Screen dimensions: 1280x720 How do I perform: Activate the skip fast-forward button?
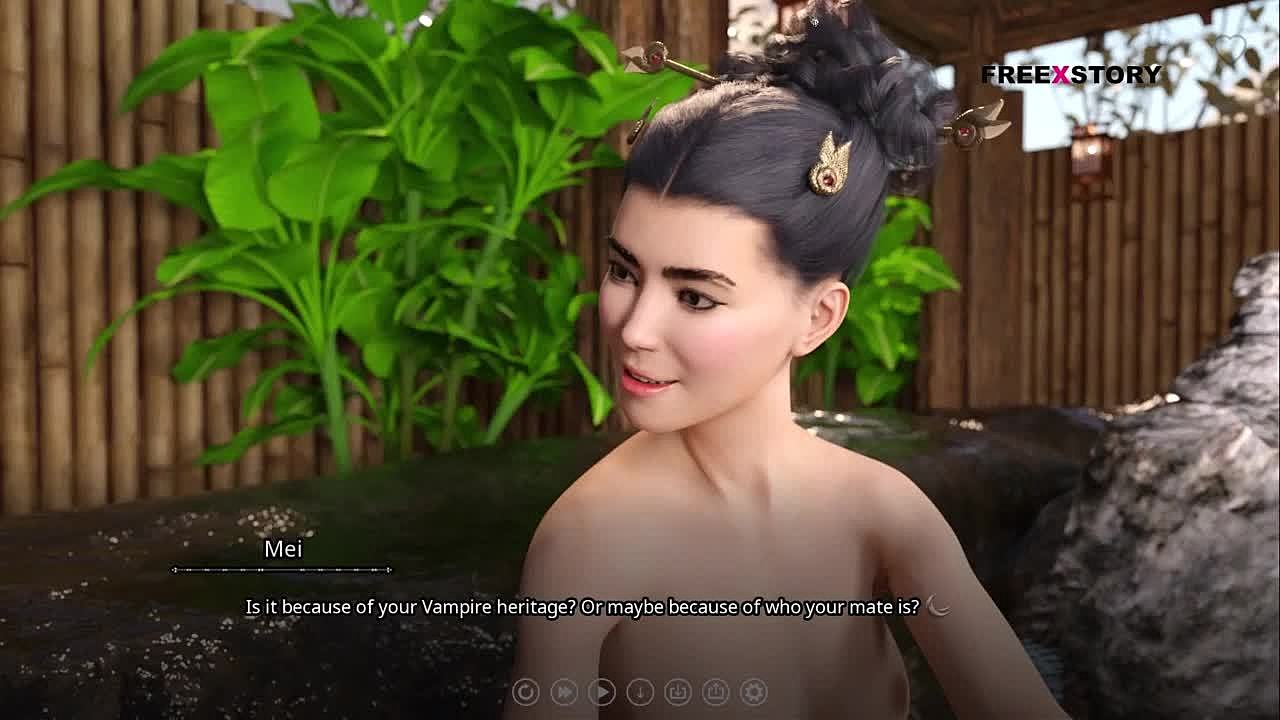pos(563,691)
